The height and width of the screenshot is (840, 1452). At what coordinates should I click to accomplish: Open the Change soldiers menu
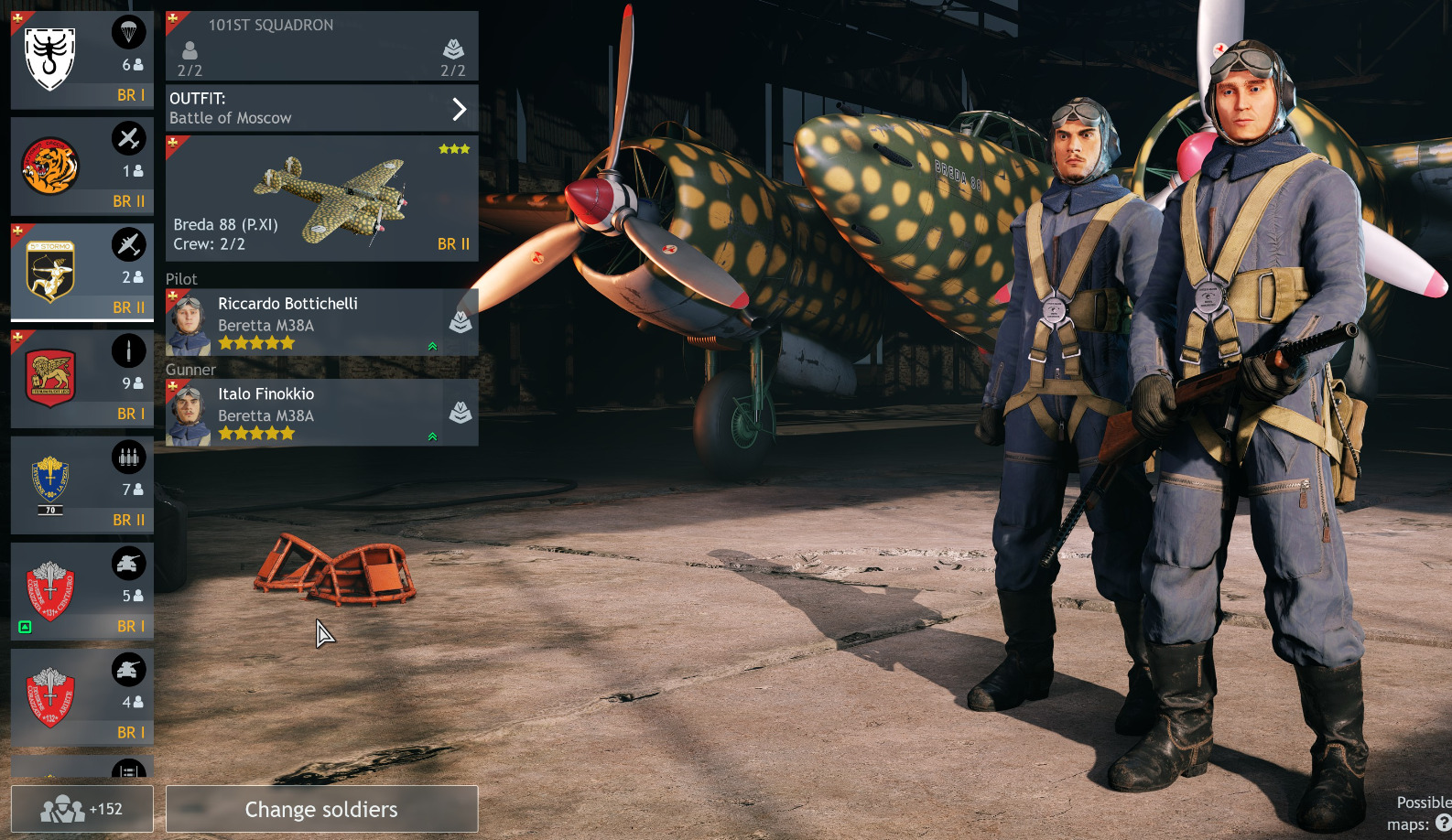[x=321, y=809]
